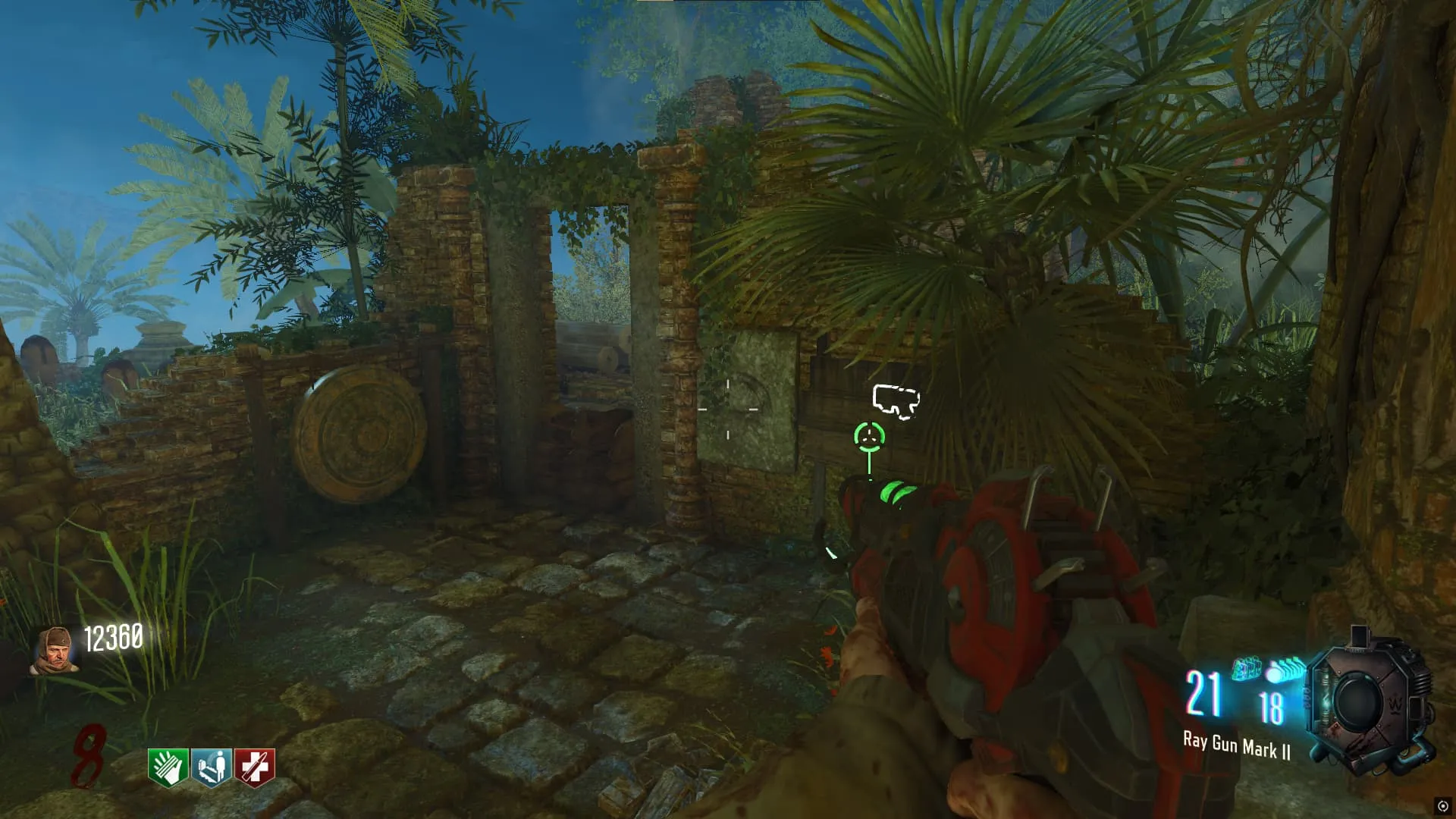Click the small circular overlay icon in corner
Image resolution: width=1456 pixels, height=819 pixels.
click(1442, 805)
